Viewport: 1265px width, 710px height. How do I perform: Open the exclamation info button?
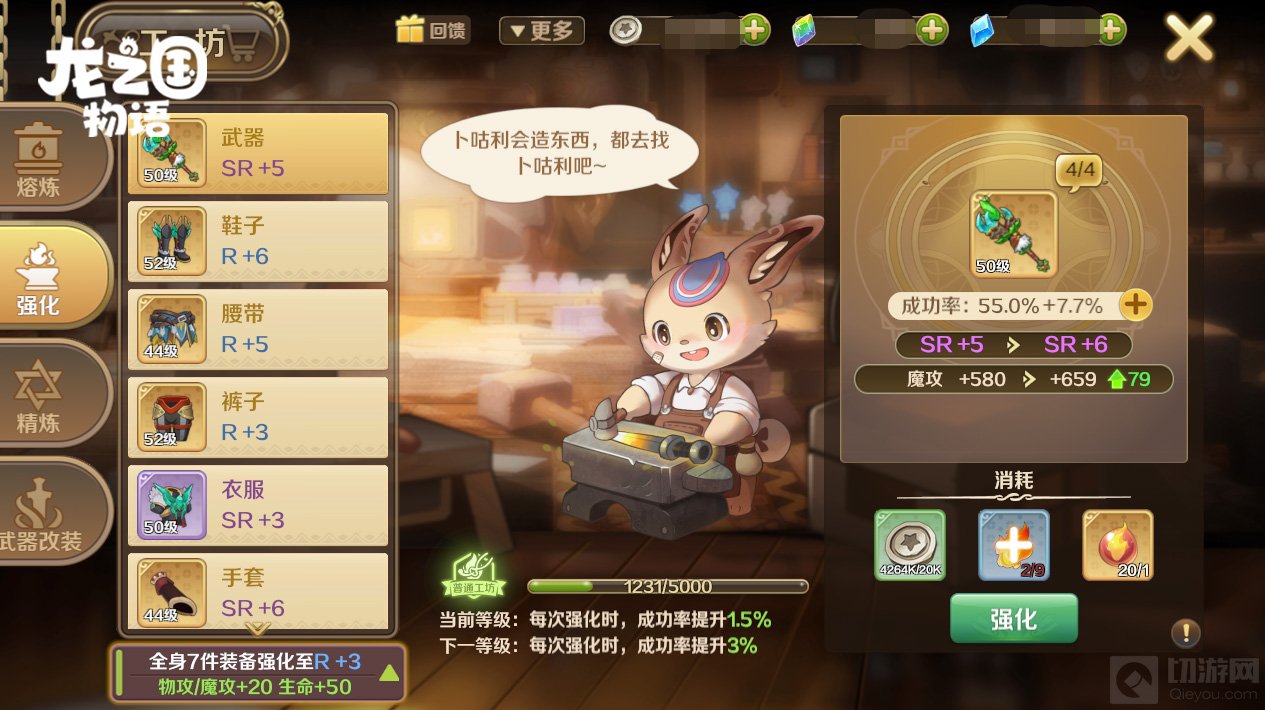(1185, 632)
